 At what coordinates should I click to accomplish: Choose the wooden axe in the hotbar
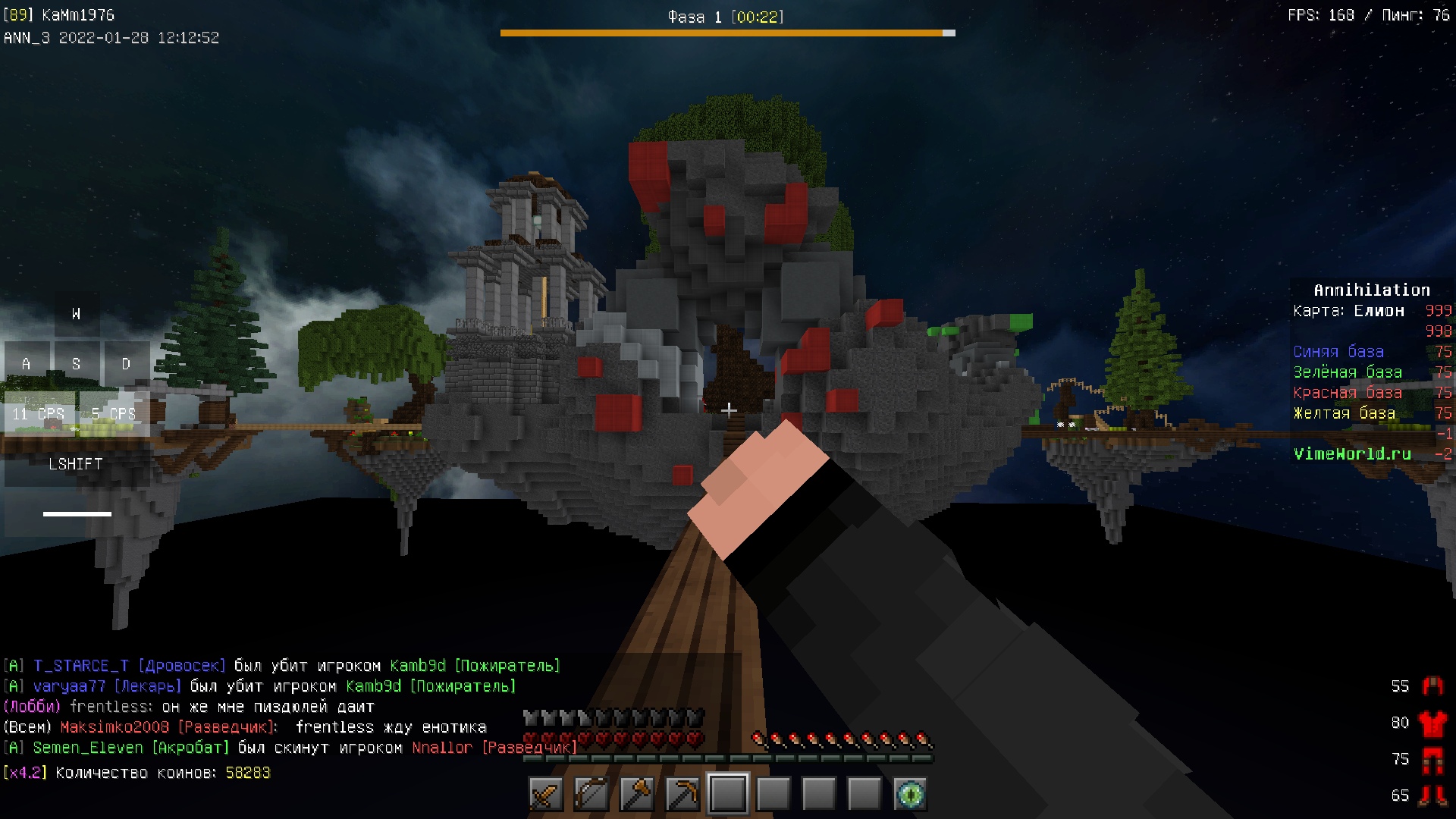pos(637,794)
